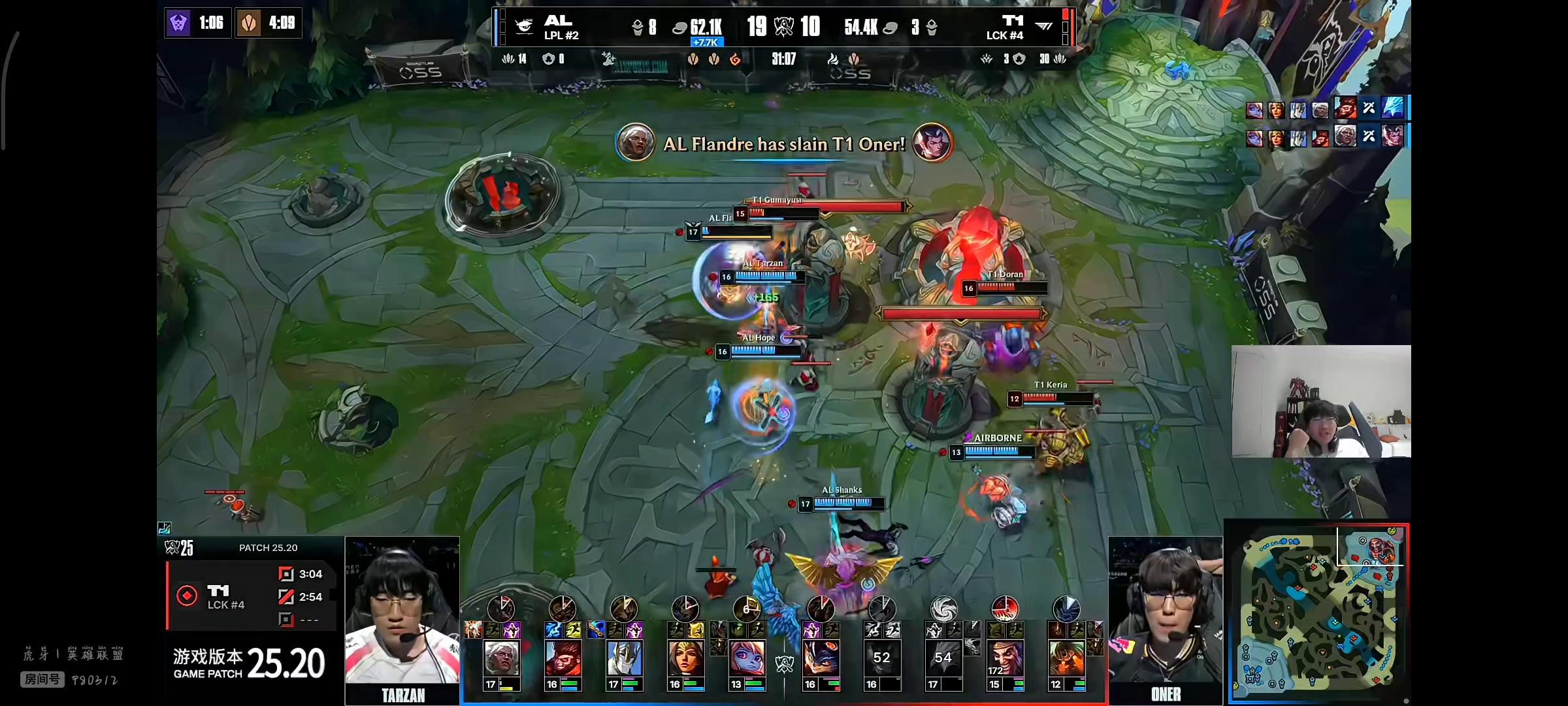Click the 房间号 room number badge

point(42,679)
